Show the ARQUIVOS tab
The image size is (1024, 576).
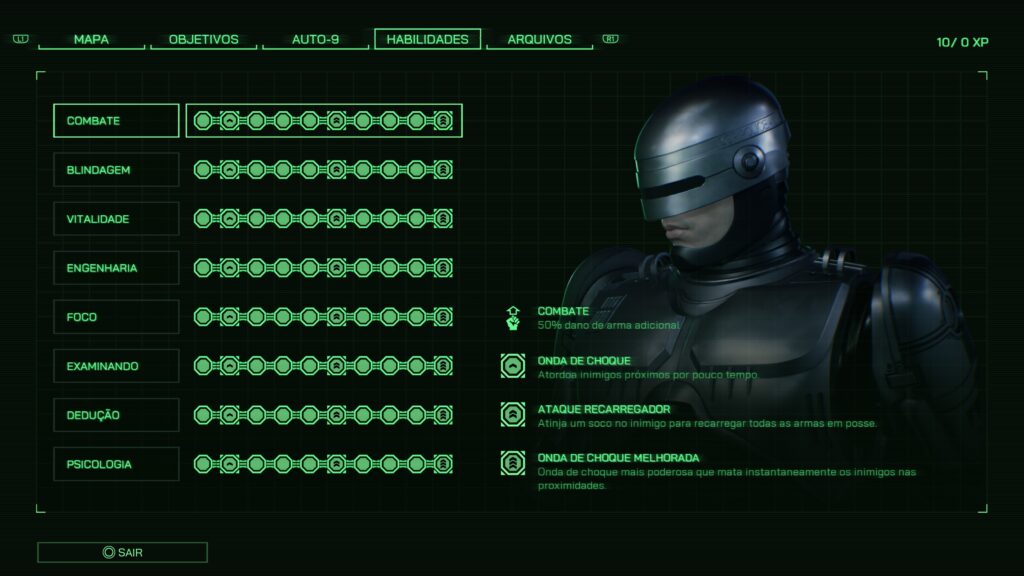click(x=539, y=40)
